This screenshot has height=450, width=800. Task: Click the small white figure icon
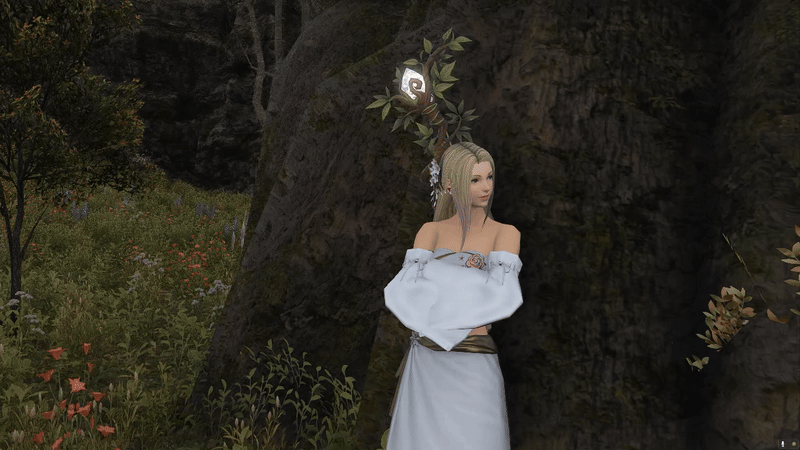point(781,442)
